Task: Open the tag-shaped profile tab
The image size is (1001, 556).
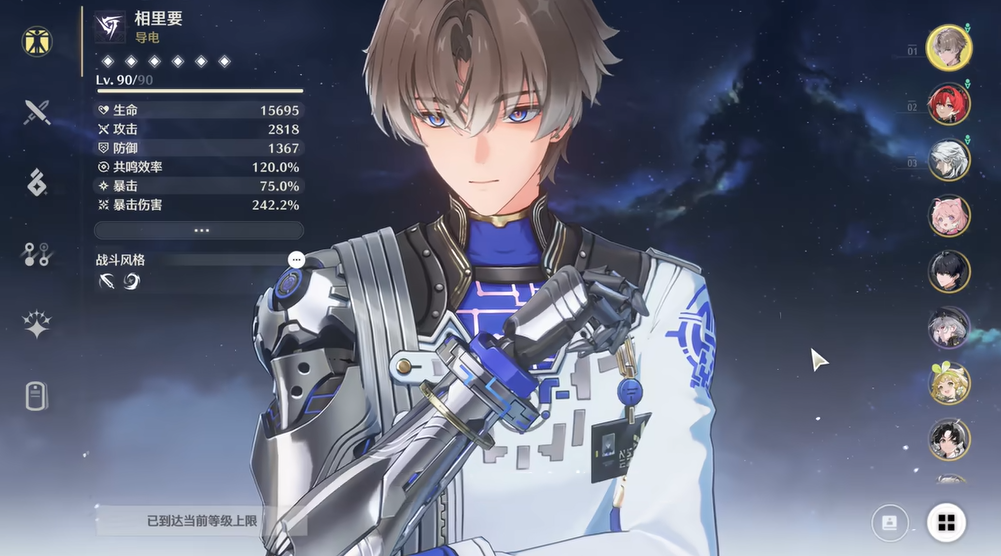Action: coord(37,396)
